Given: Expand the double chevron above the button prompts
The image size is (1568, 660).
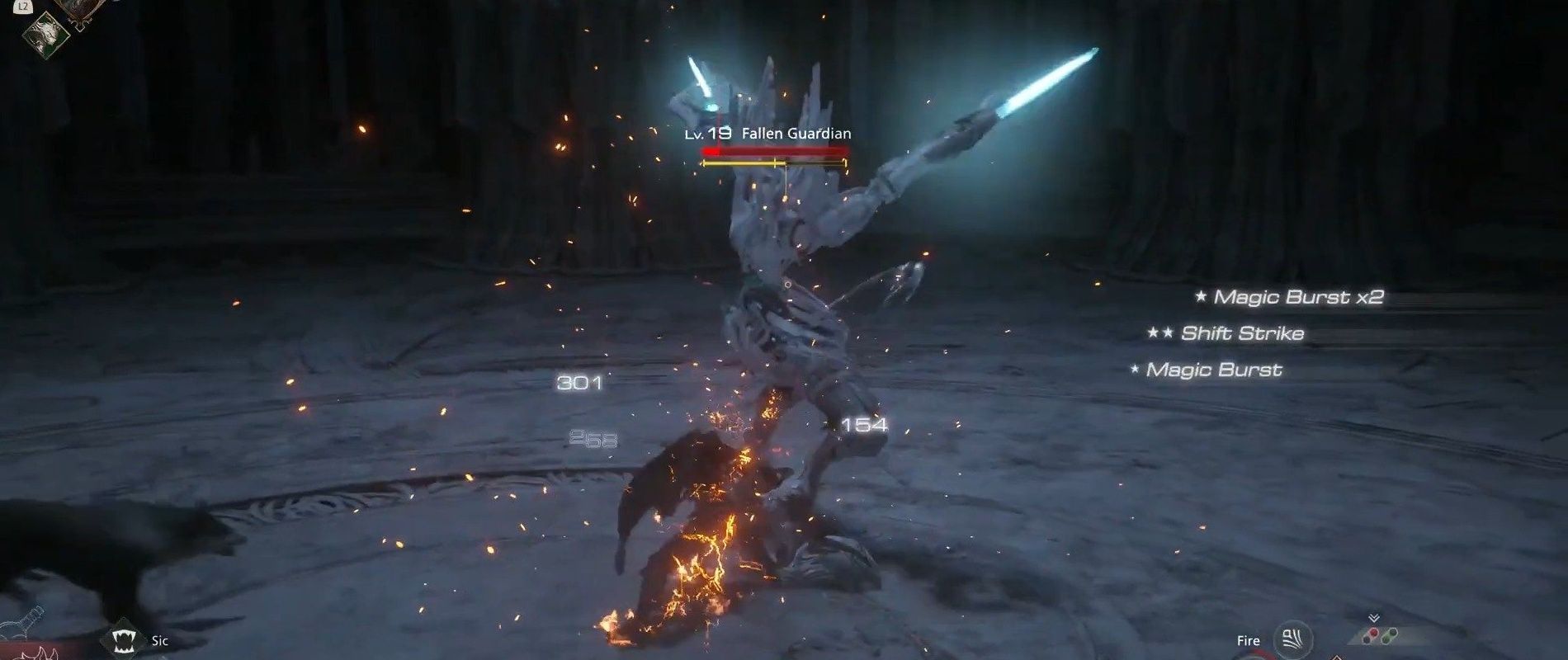Looking at the screenshot, I should click(1374, 616).
